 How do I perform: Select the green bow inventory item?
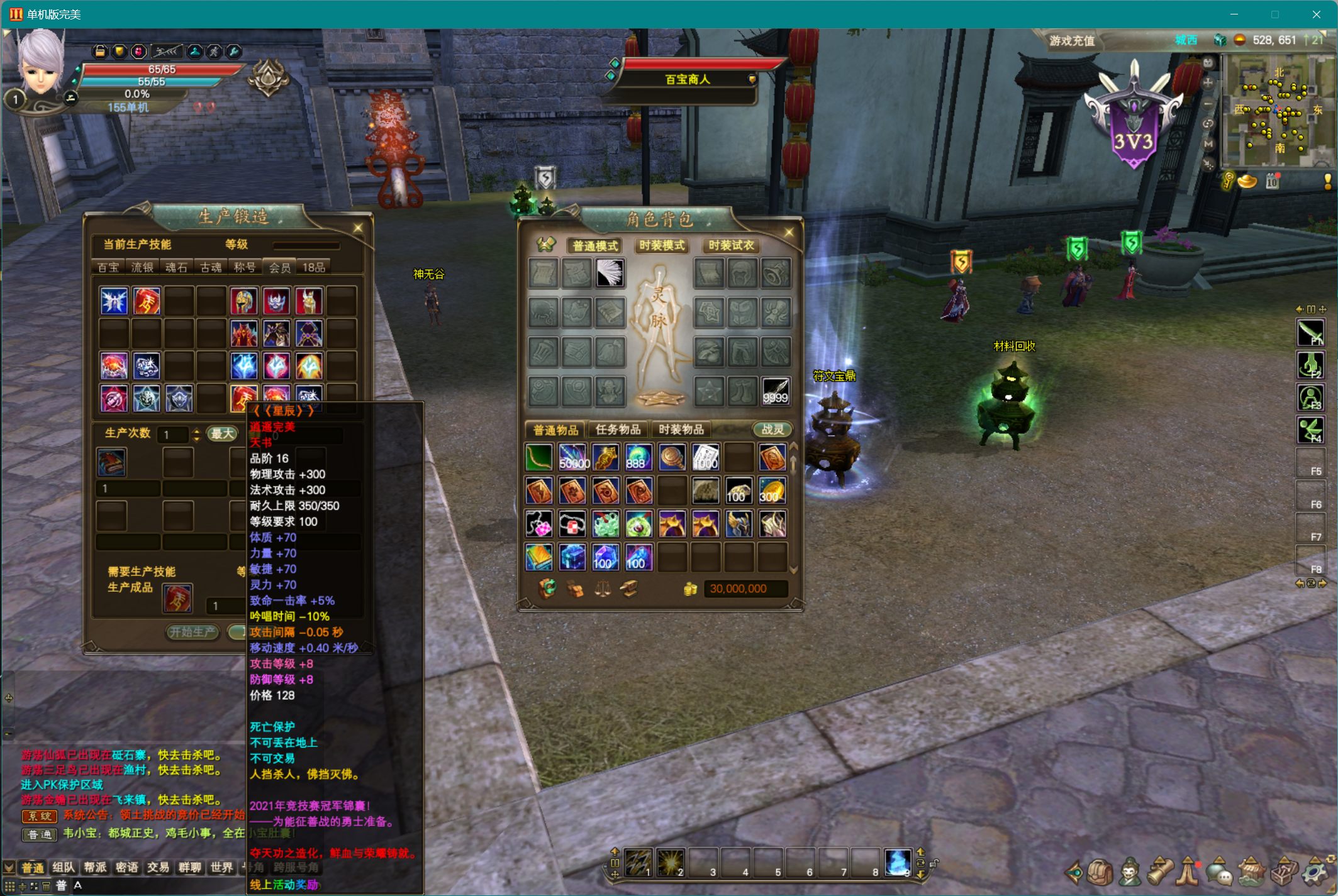click(539, 458)
